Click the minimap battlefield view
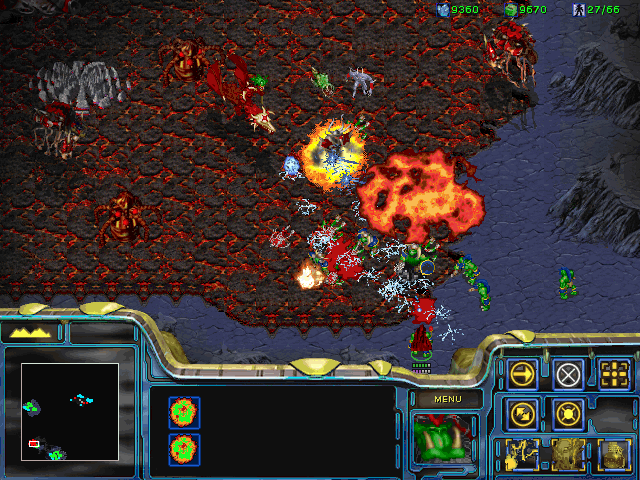 (x=70, y=411)
